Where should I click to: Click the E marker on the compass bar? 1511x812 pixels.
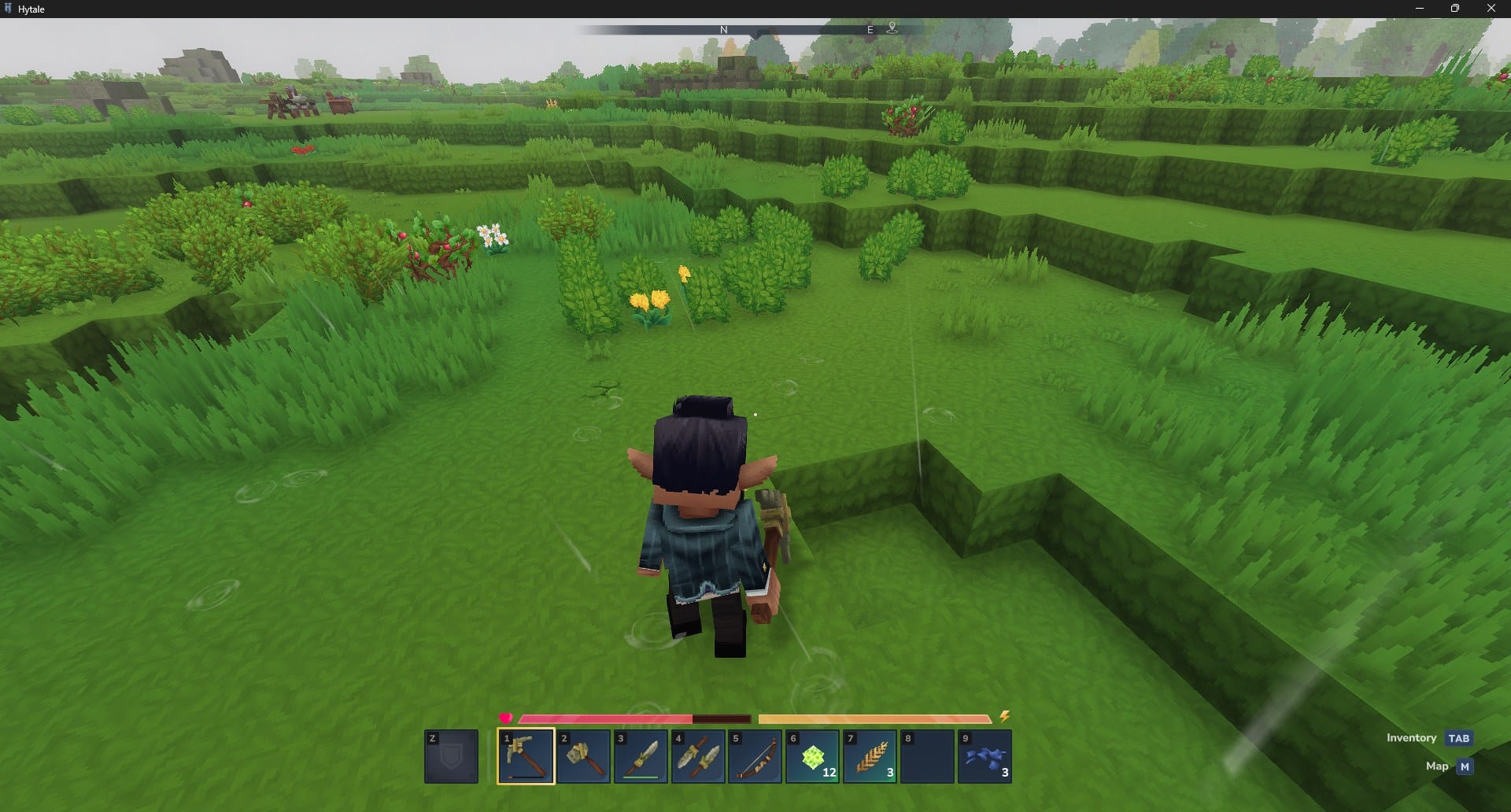[870, 29]
